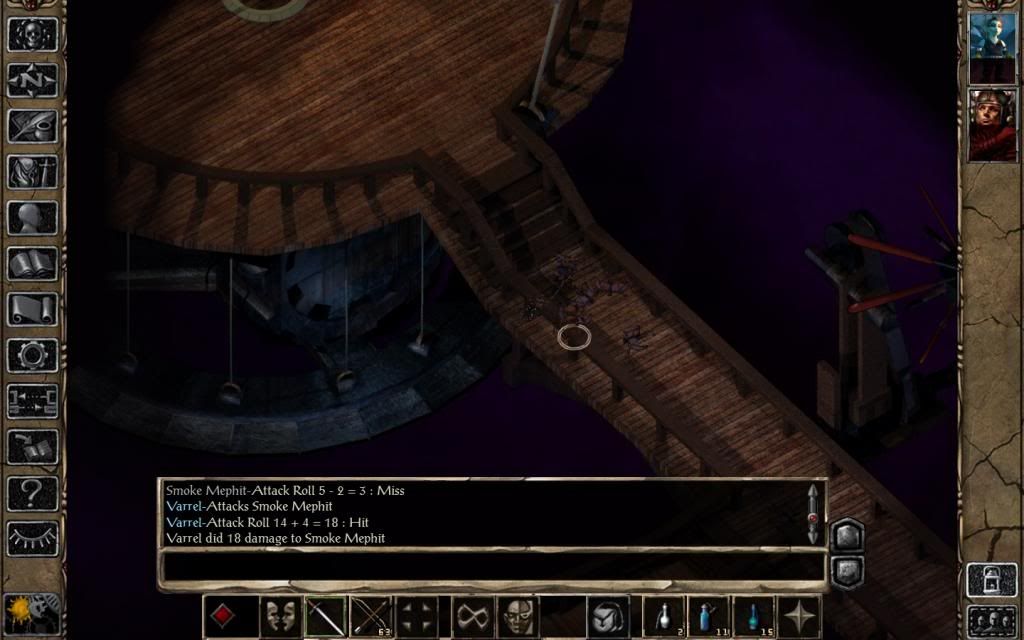Show the character record via the bust icon
Screen dimensions: 1024x640
32,218
